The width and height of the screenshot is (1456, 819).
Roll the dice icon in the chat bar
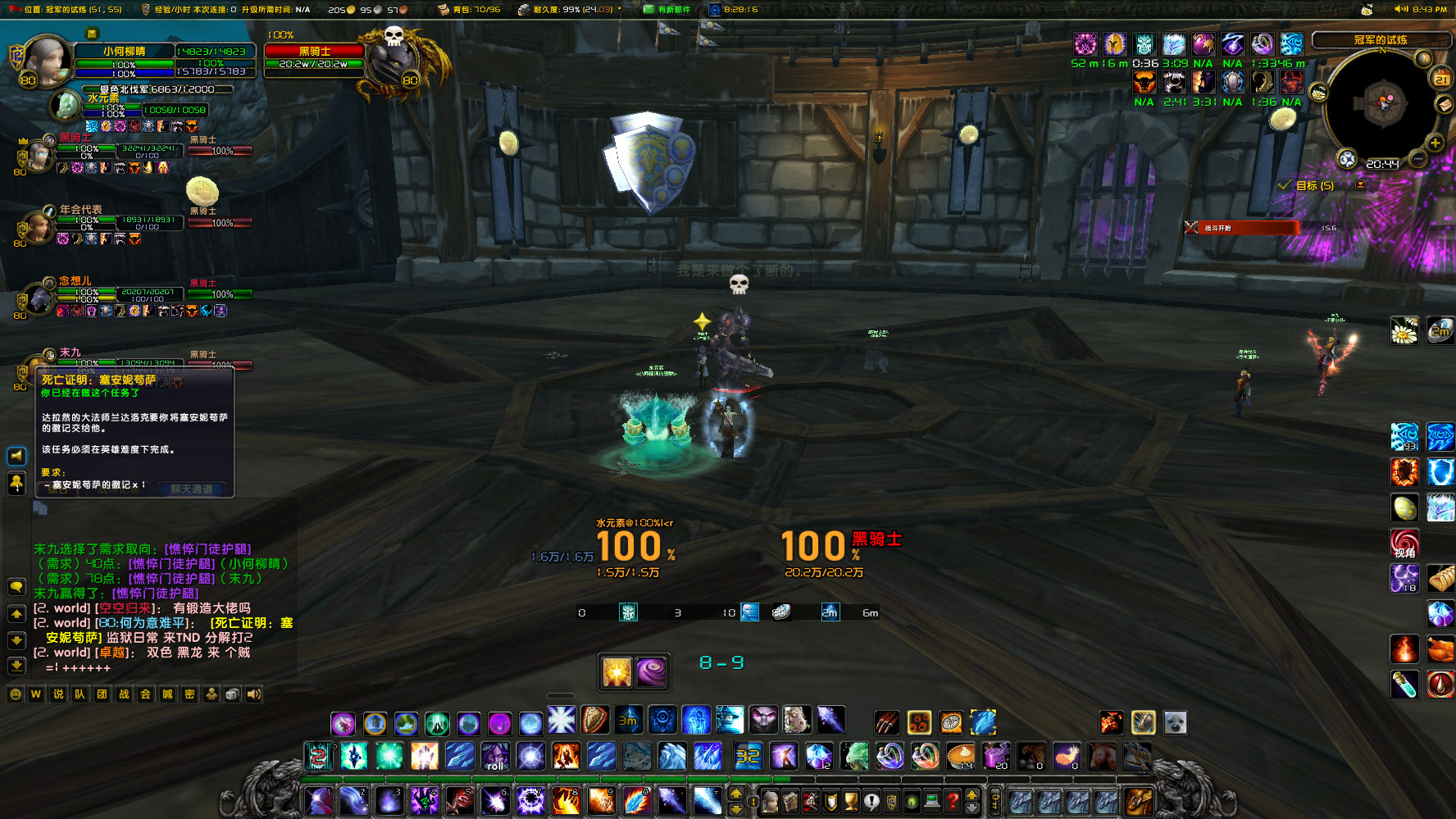click(x=231, y=694)
